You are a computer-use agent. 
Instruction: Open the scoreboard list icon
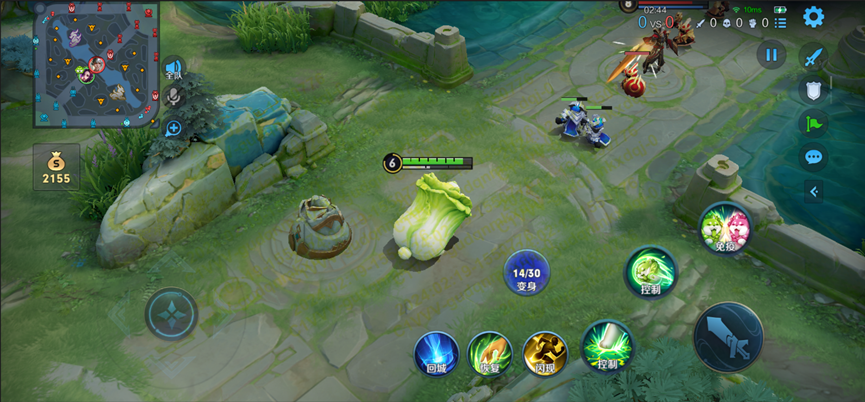click(x=781, y=22)
